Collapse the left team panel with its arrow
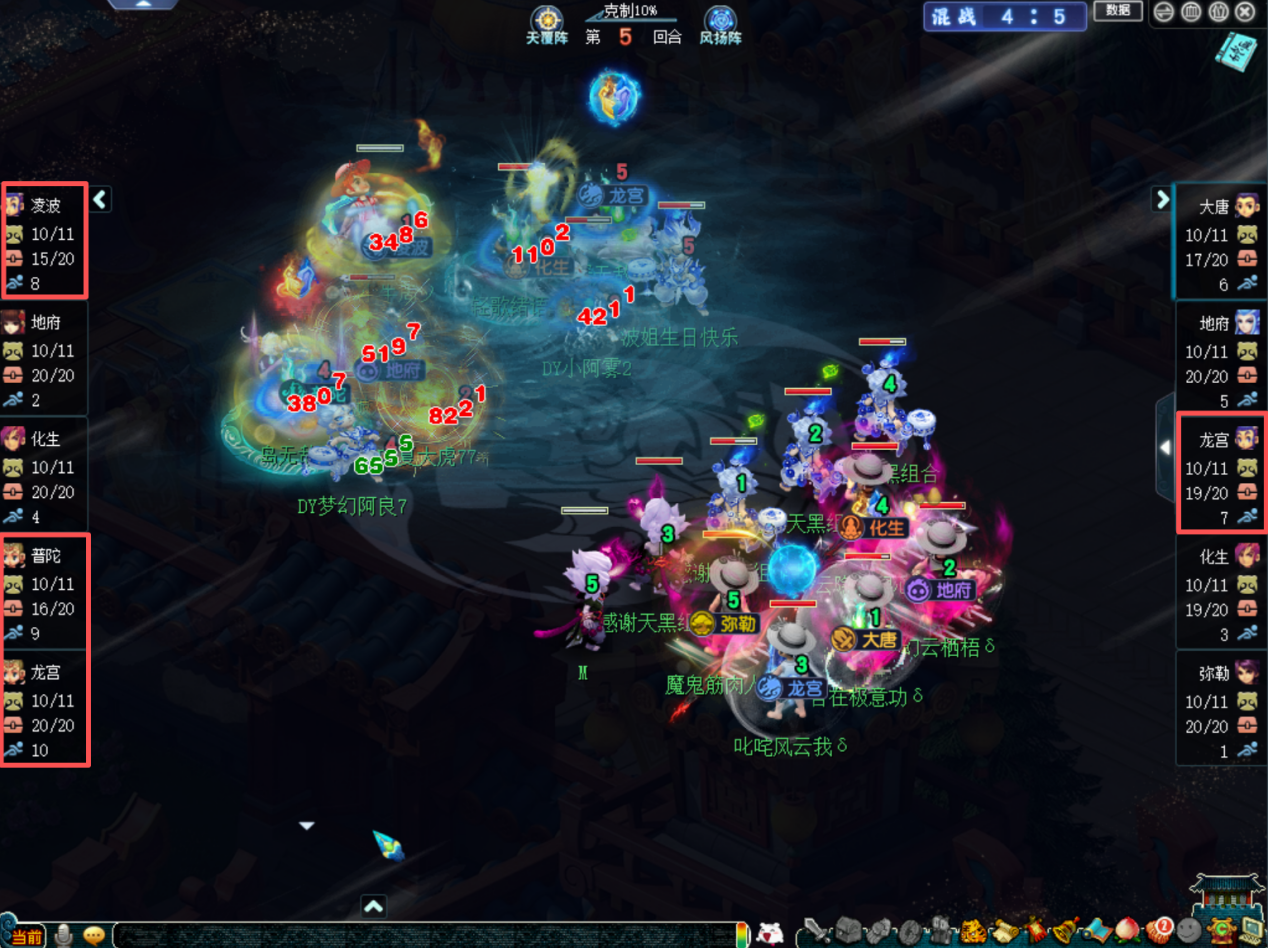The height and width of the screenshot is (948, 1268). (x=100, y=200)
